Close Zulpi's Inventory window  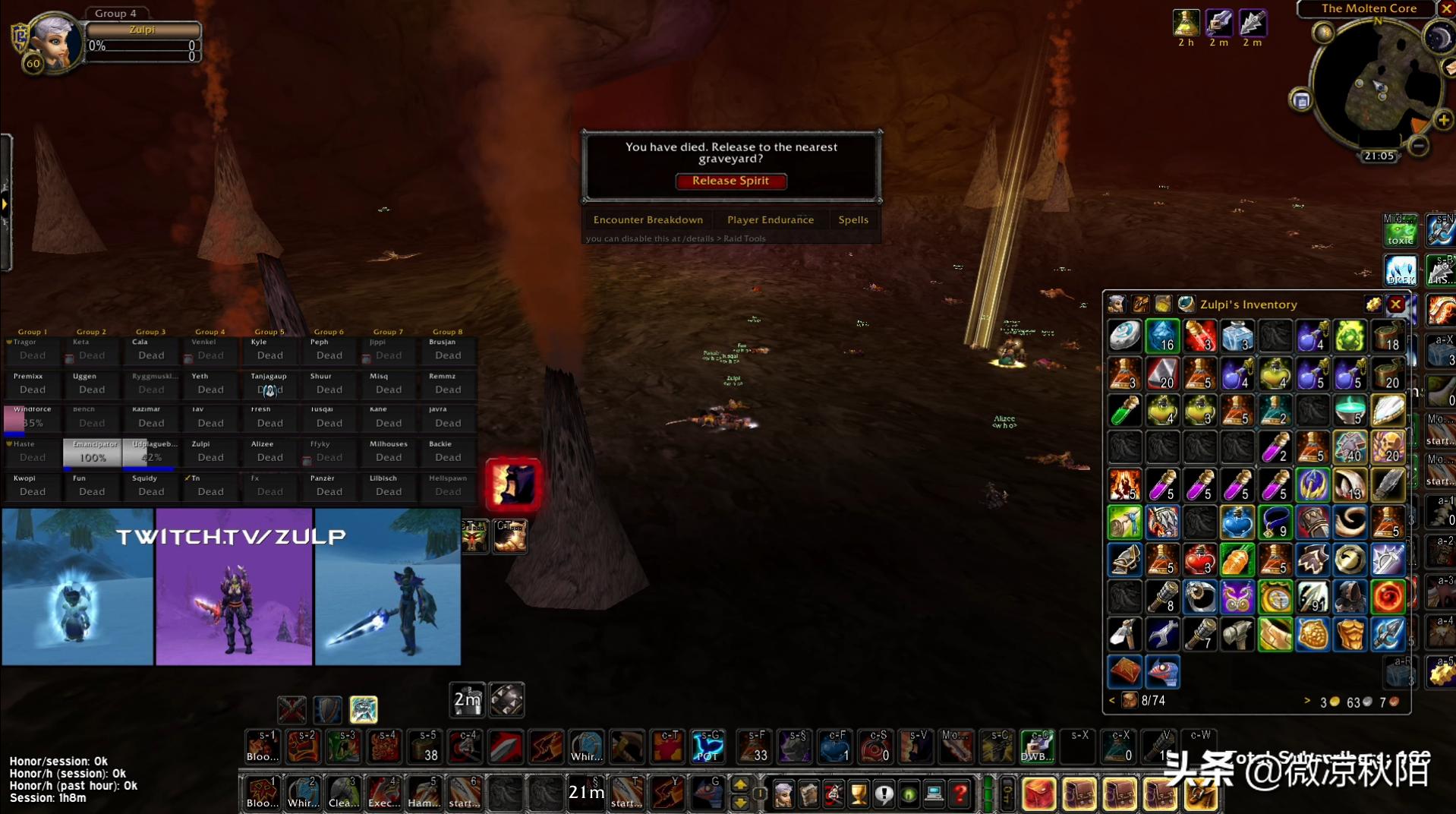click(x=1395, y=304)
